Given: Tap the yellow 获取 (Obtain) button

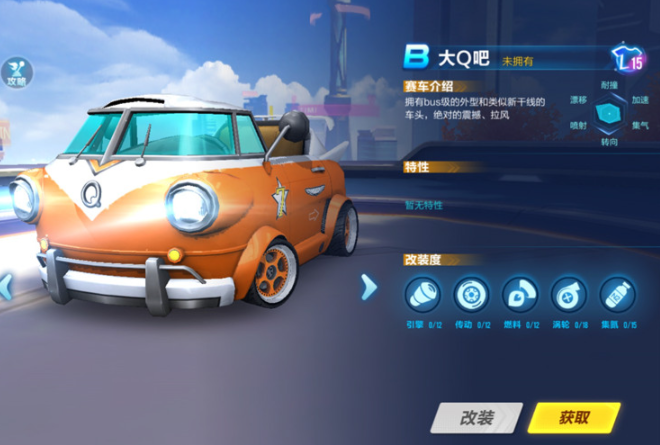Looking at the screenshot, I should click(x=574, y=417).
